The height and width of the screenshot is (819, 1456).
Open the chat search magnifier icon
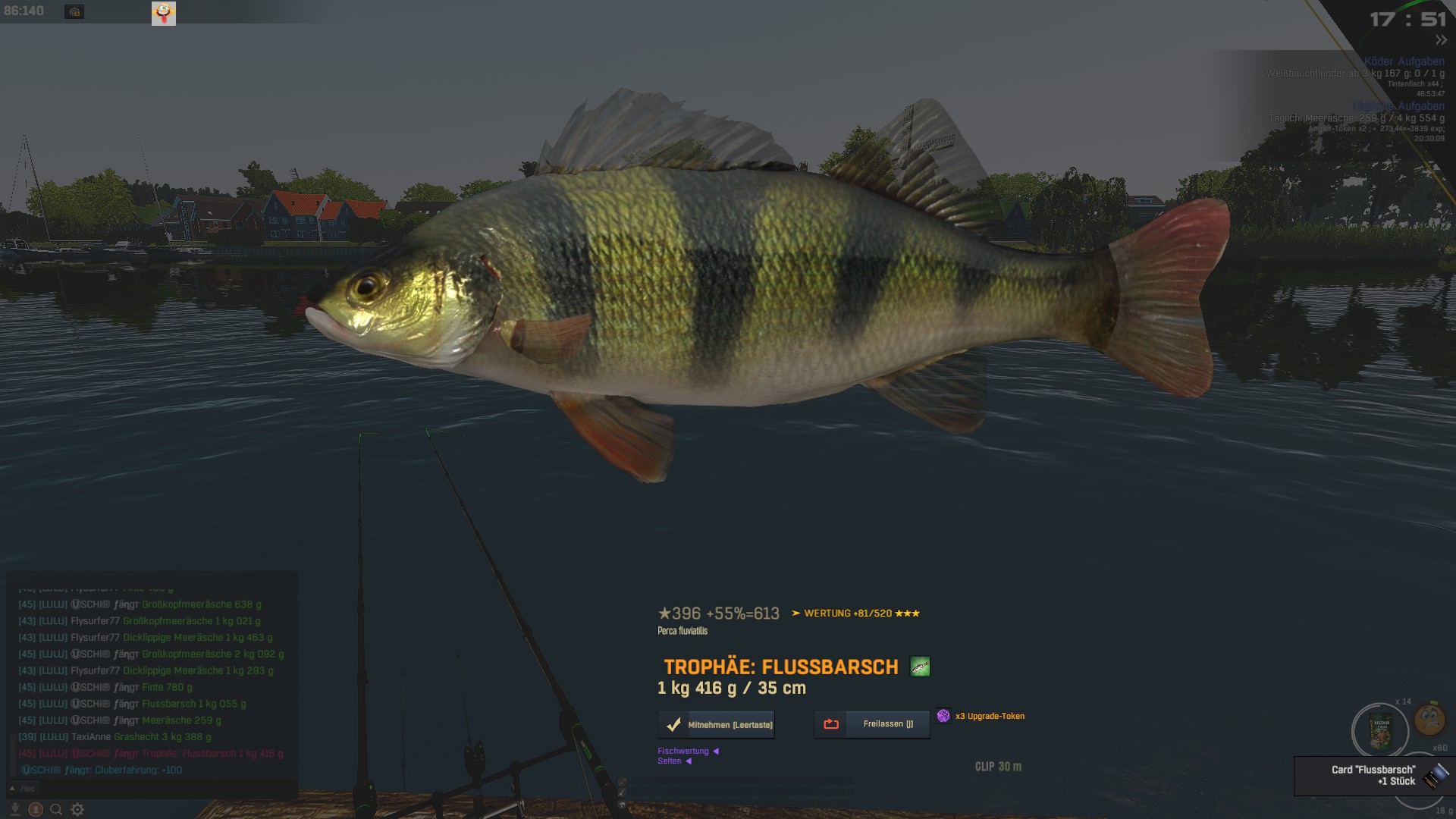click(56, 810)
